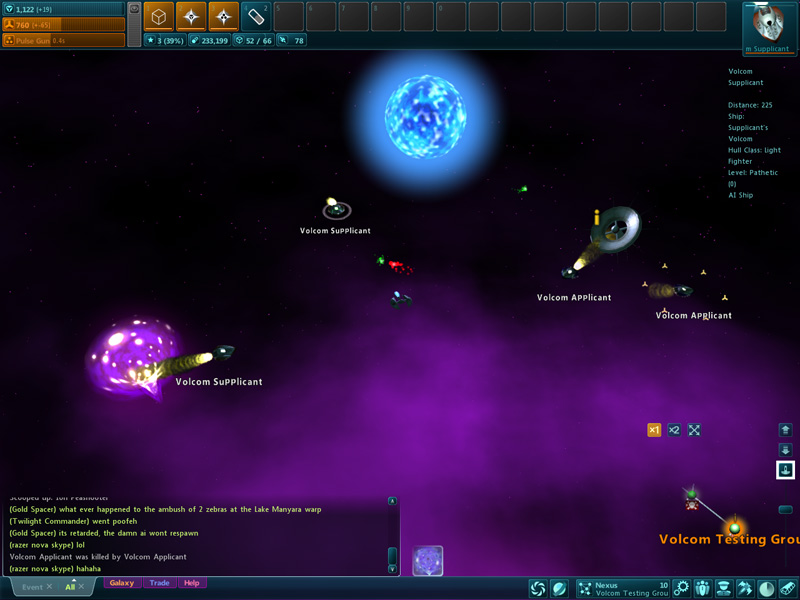Switch to the All chat tab

click(x=70, y=587)
